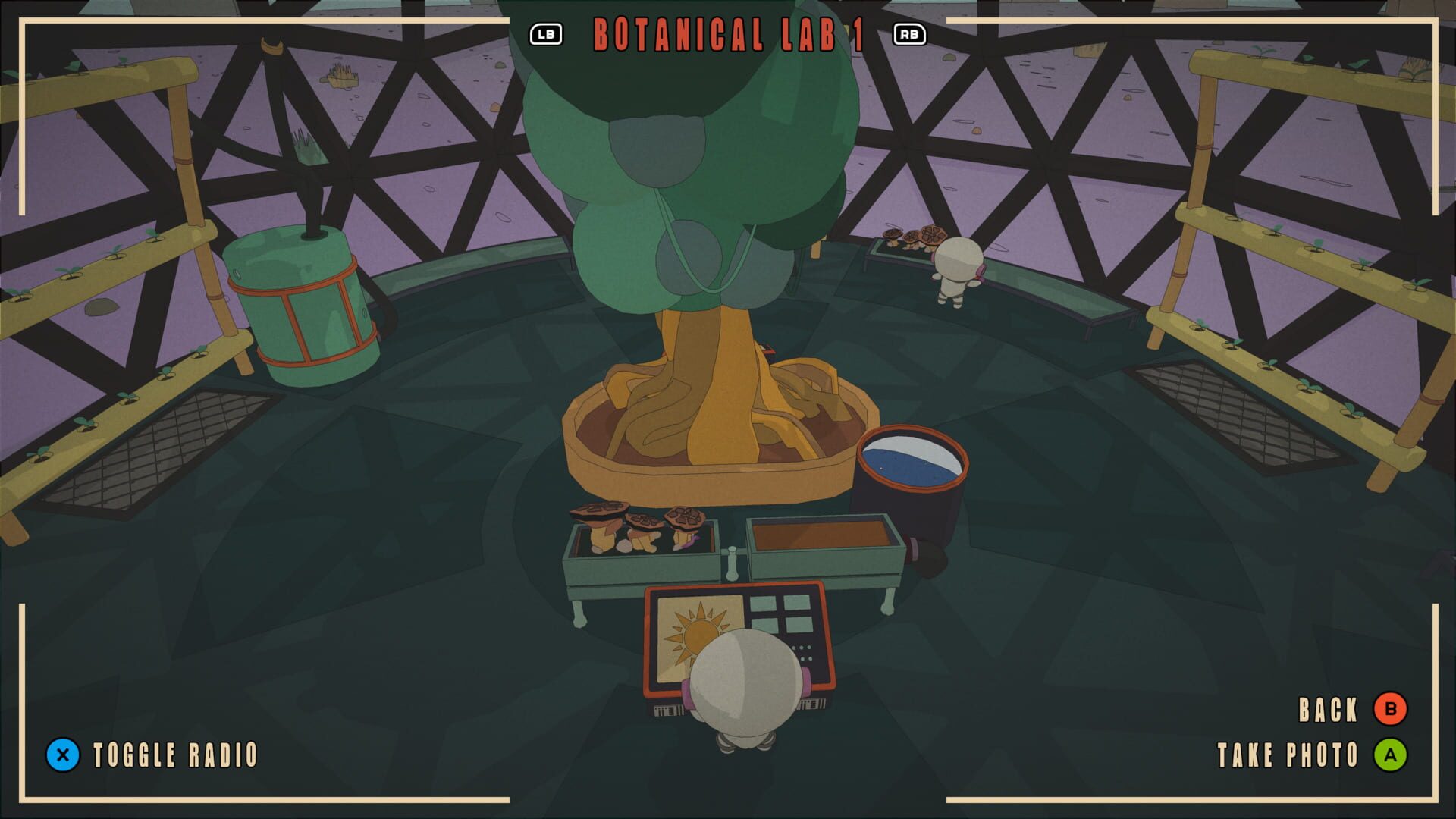This screenshot has height=819, width=1456.
Task: Click the Botanical Lab 1 title
Action: [728, 33]
